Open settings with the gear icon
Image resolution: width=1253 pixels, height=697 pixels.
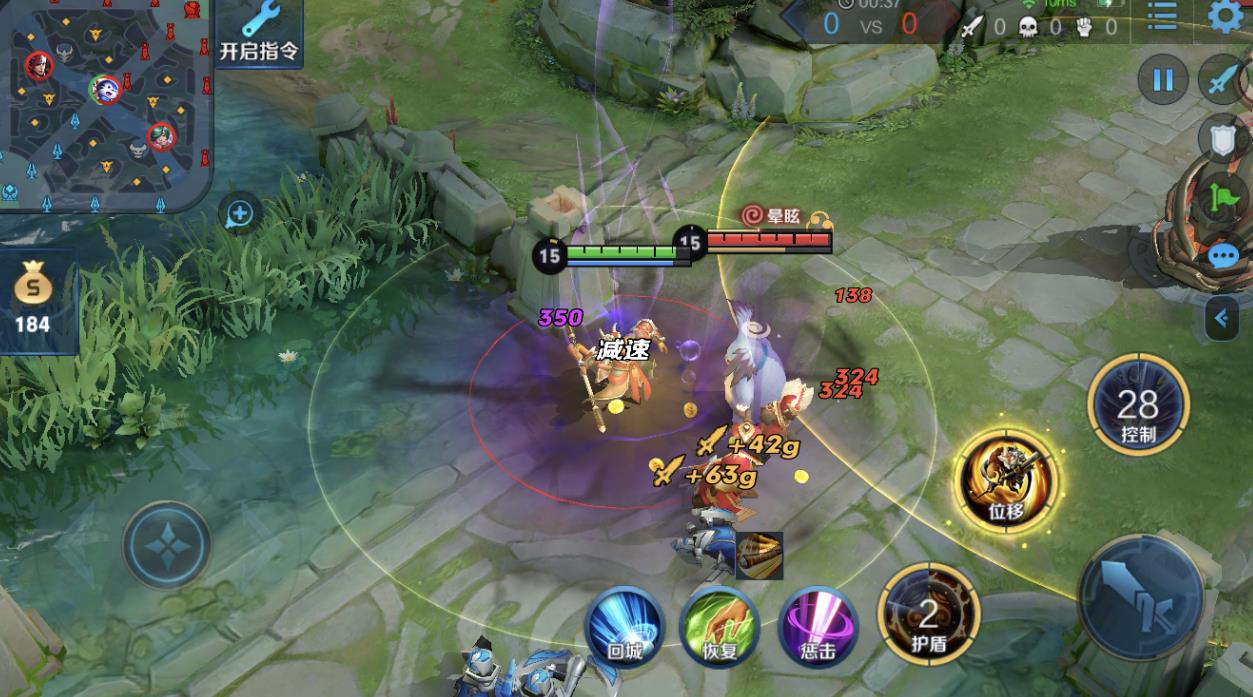[x=1227, y=17]
